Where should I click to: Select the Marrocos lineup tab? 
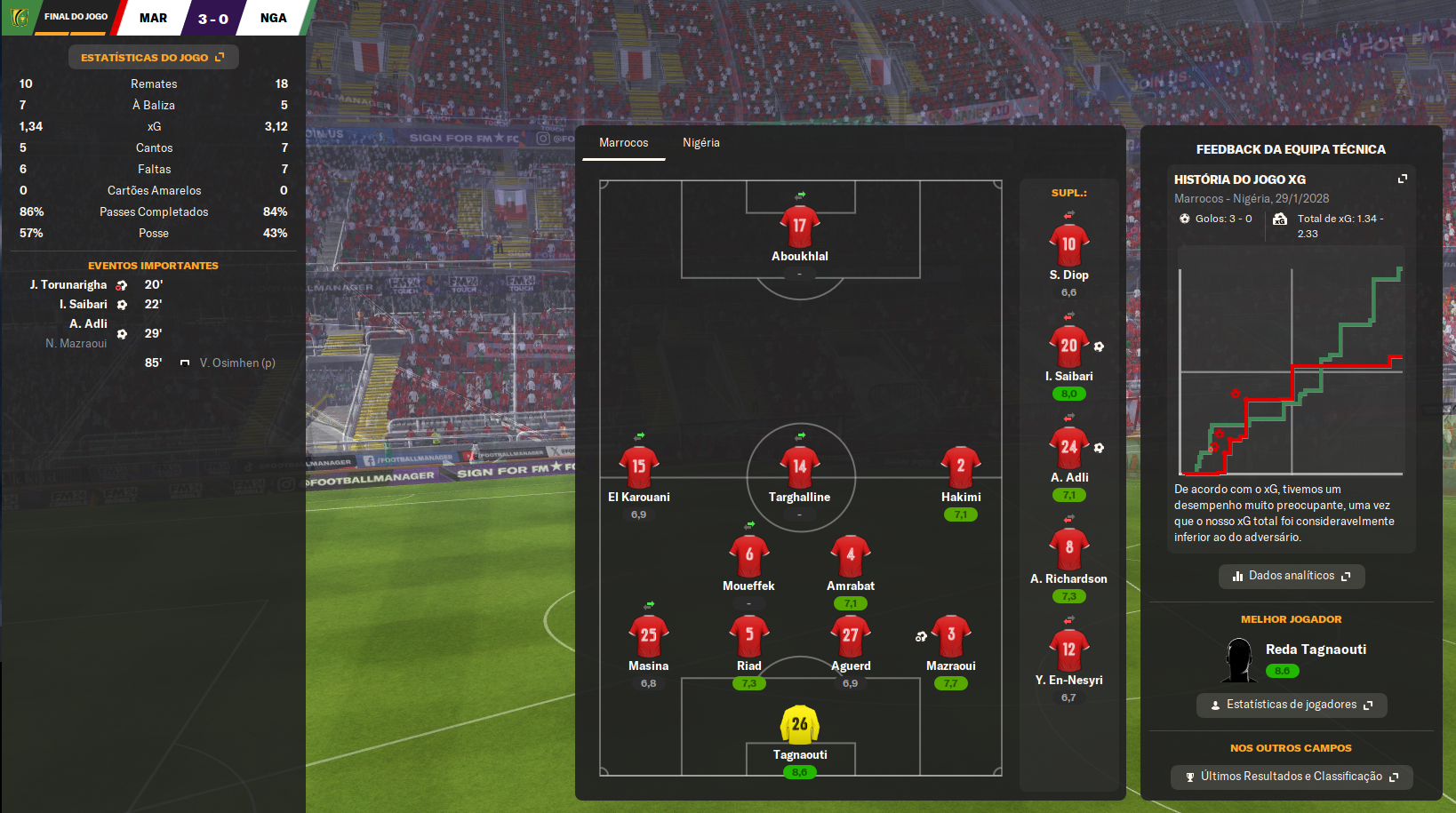pos(623,143)
